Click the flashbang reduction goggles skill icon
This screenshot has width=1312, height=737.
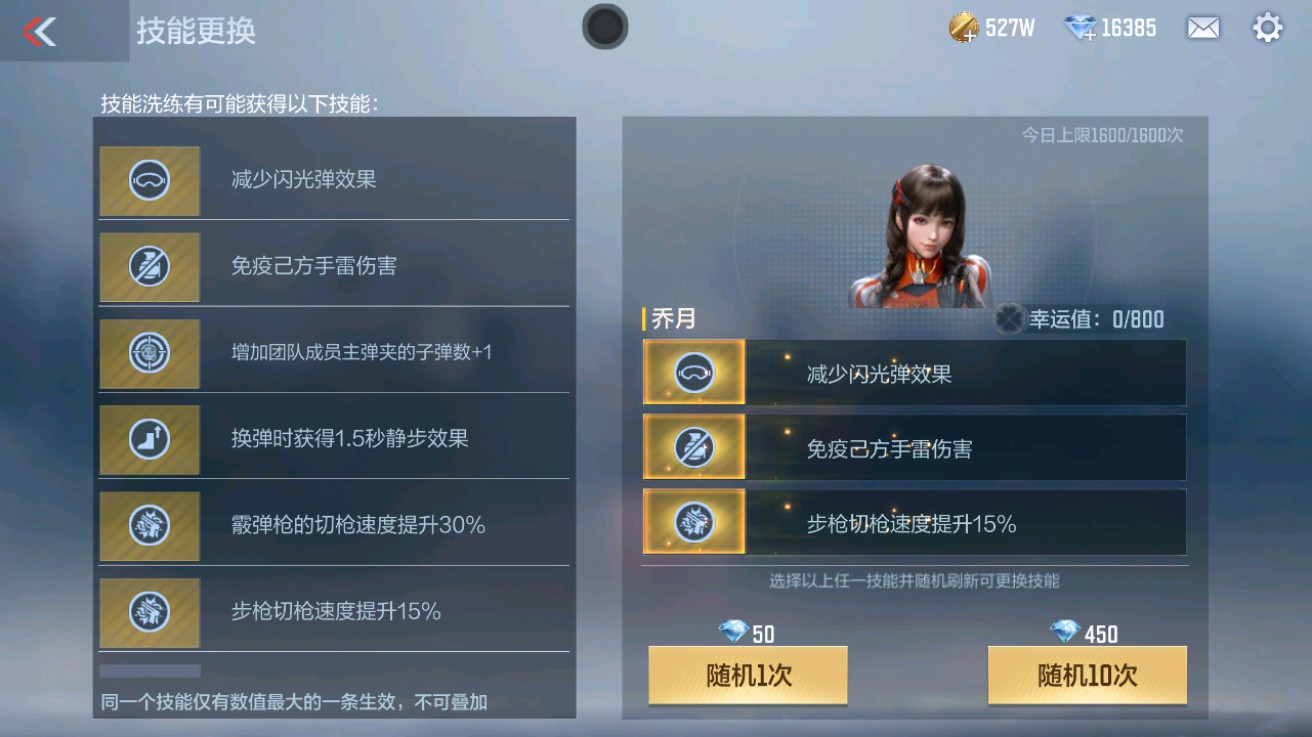[x=149, y=181]
